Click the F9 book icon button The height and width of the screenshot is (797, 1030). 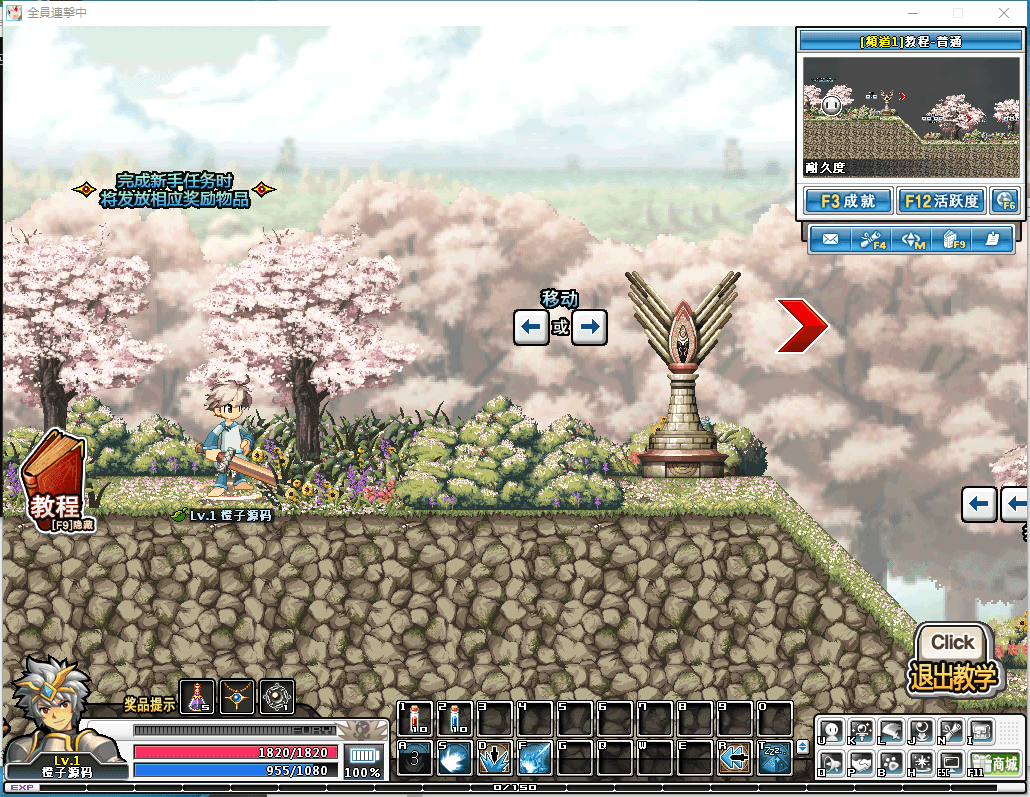click(953, 240)
